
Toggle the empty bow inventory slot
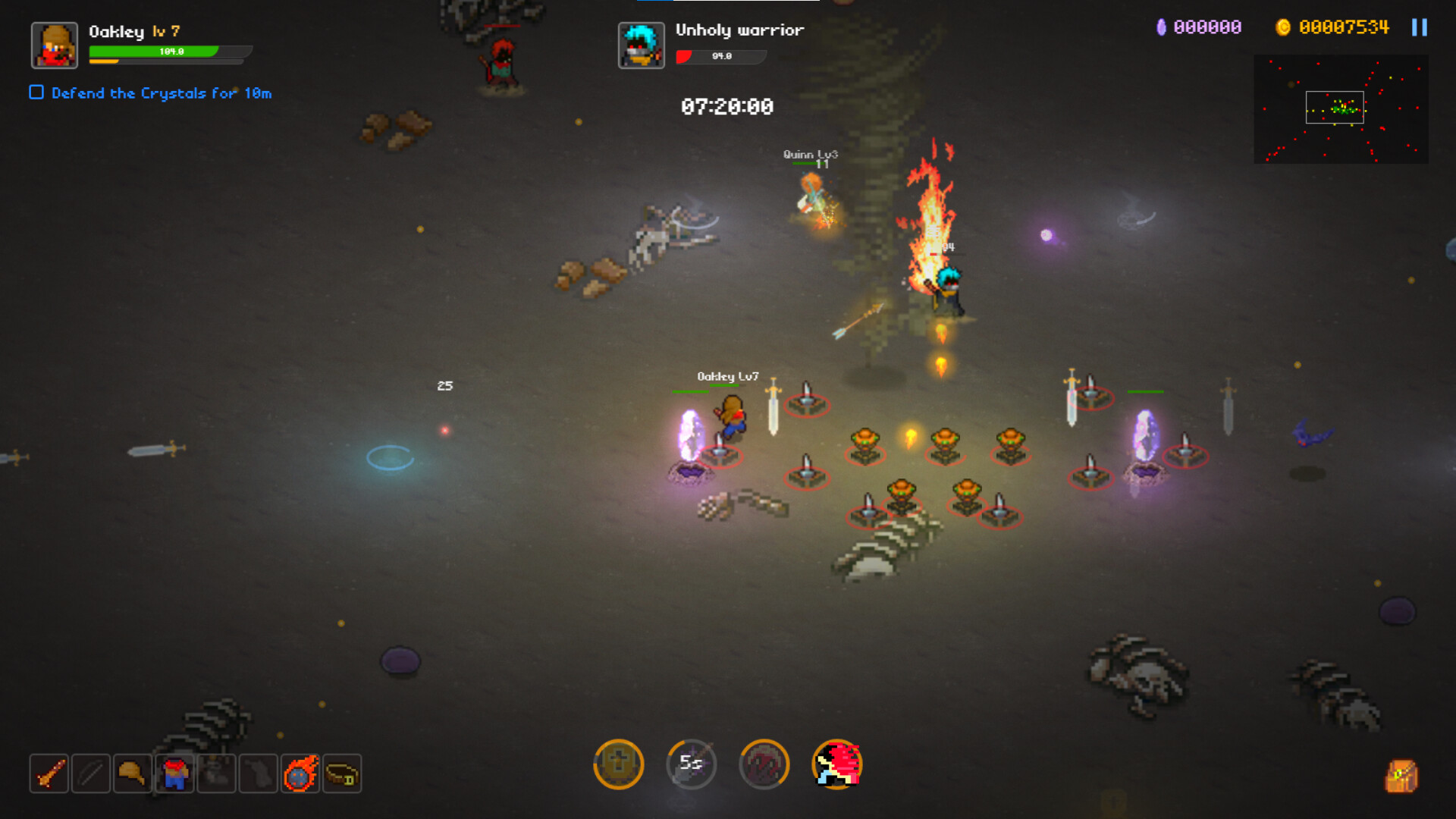click(90, 773)
